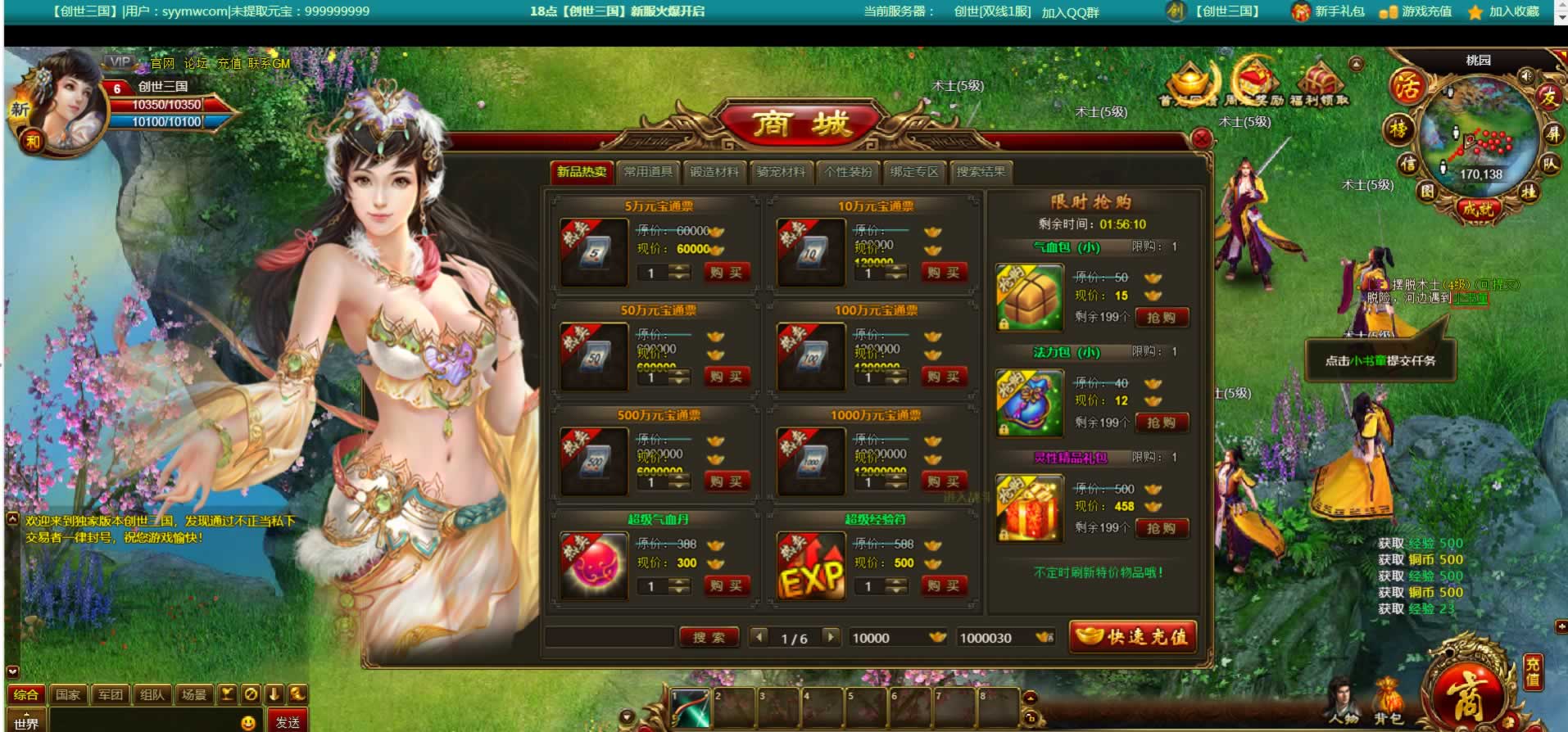The image size is (1568, 732).
Task: Switch to the 绑定专区 tab
Action: click(x=914, y=172)
